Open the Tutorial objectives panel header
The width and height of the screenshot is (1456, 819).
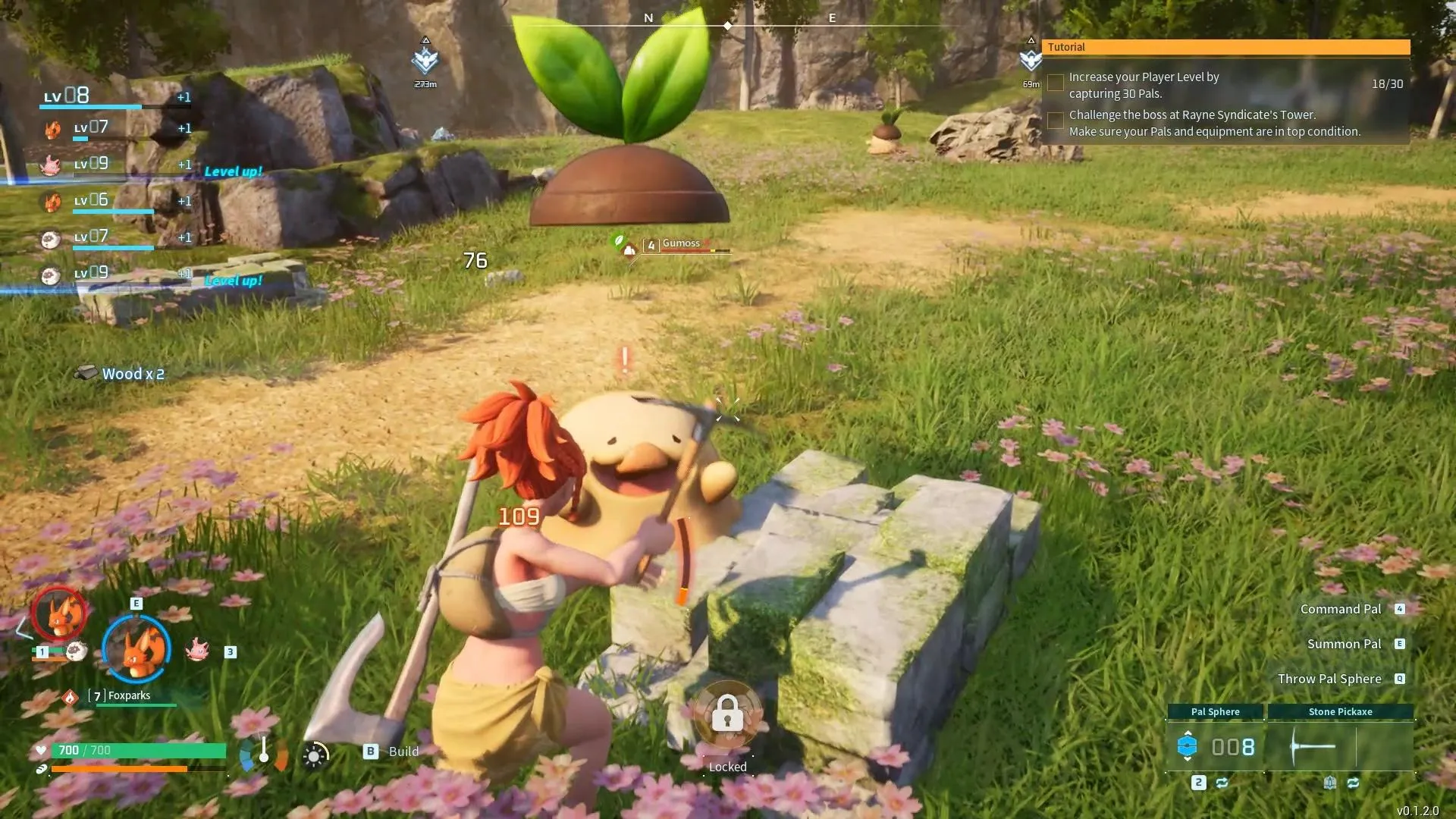(x=1225, y=47)
